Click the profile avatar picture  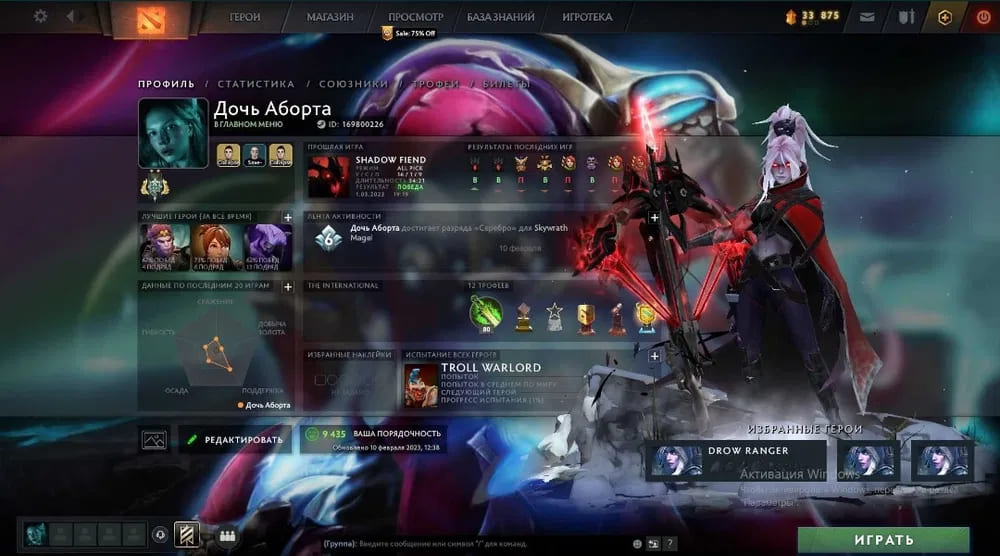[173, 132]
